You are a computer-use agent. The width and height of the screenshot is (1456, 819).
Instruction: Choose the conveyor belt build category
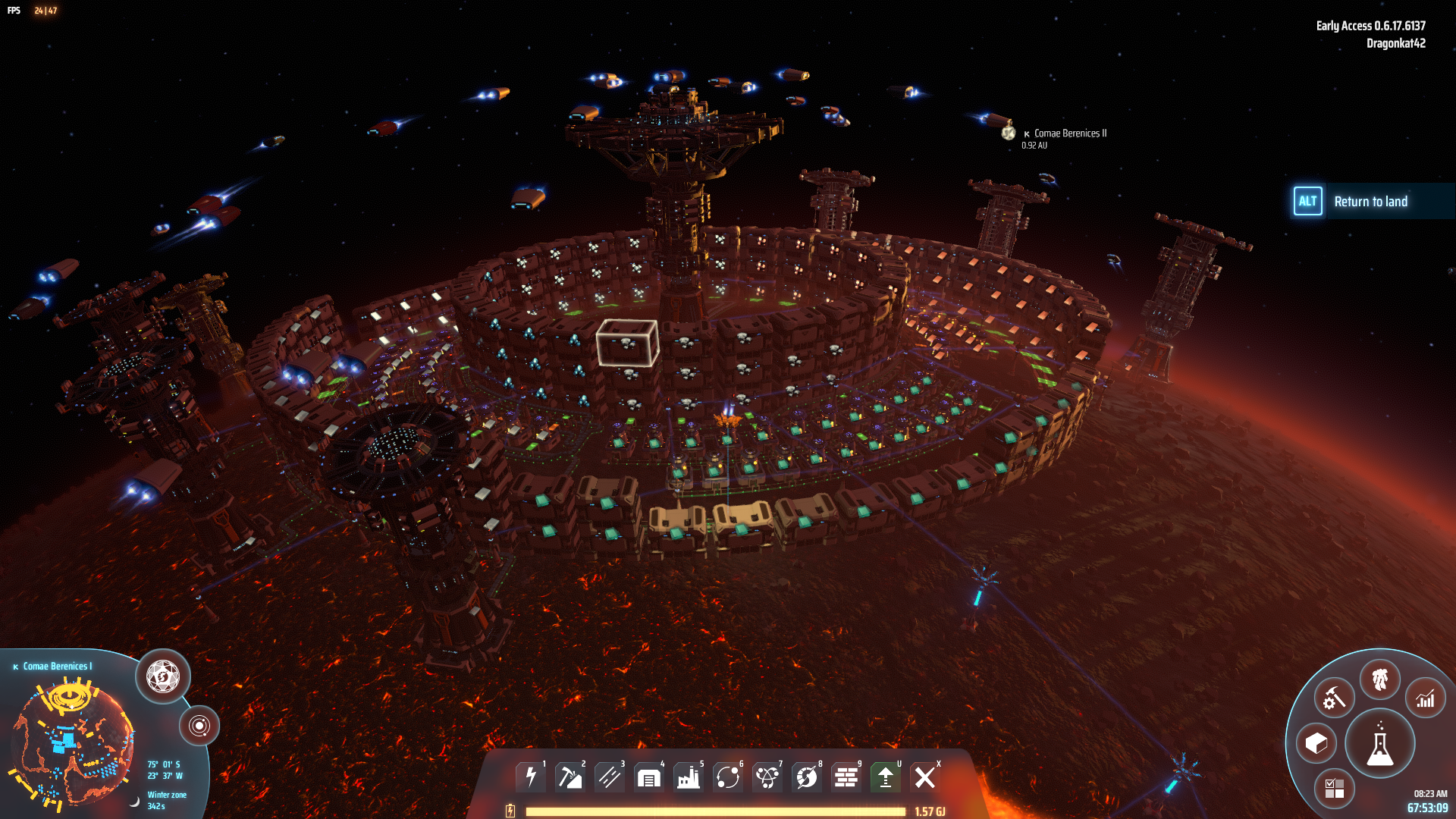coord(609,777)
